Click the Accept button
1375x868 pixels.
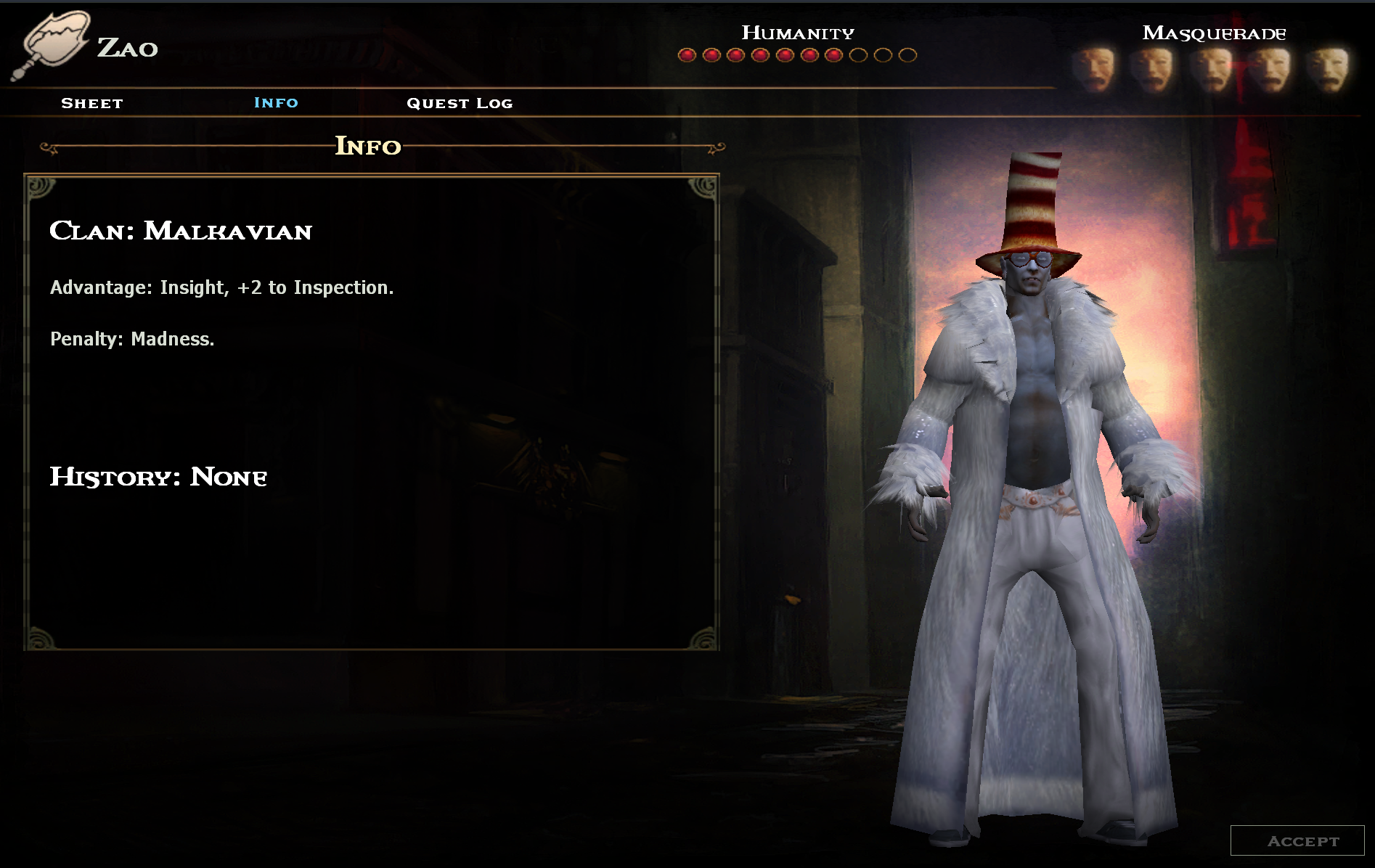1297,840
